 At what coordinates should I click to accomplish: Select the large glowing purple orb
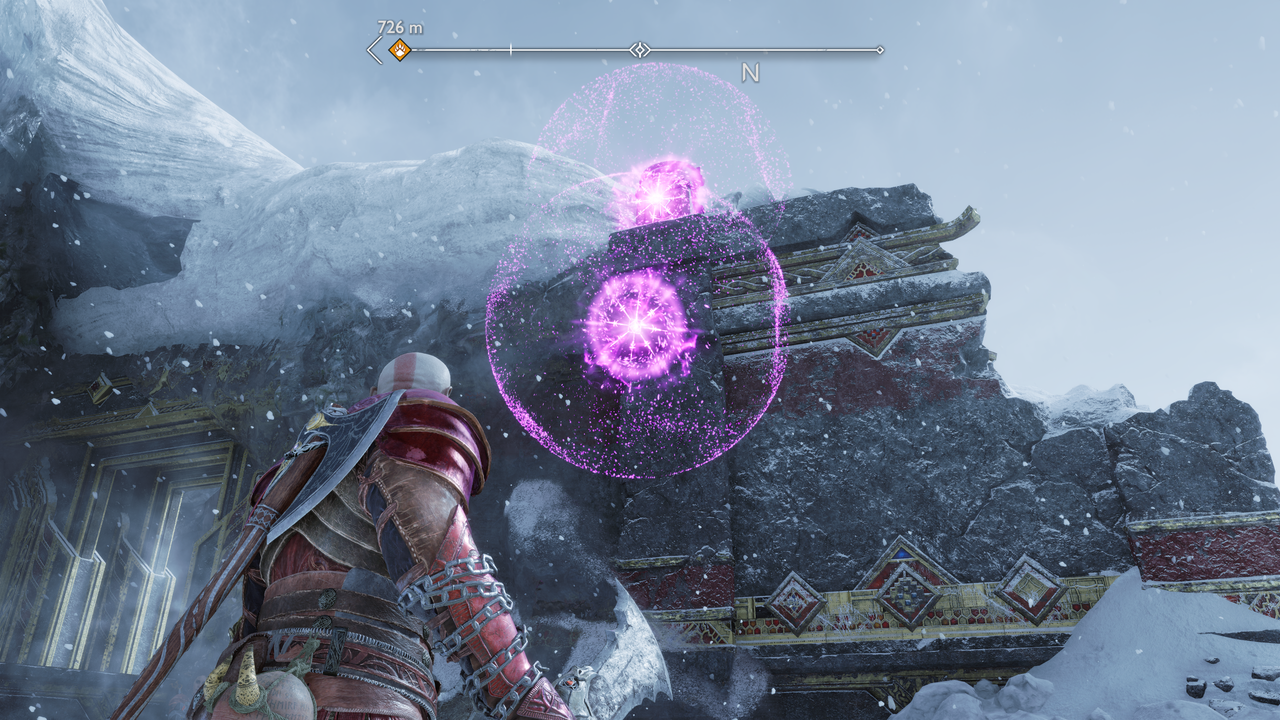635,325
